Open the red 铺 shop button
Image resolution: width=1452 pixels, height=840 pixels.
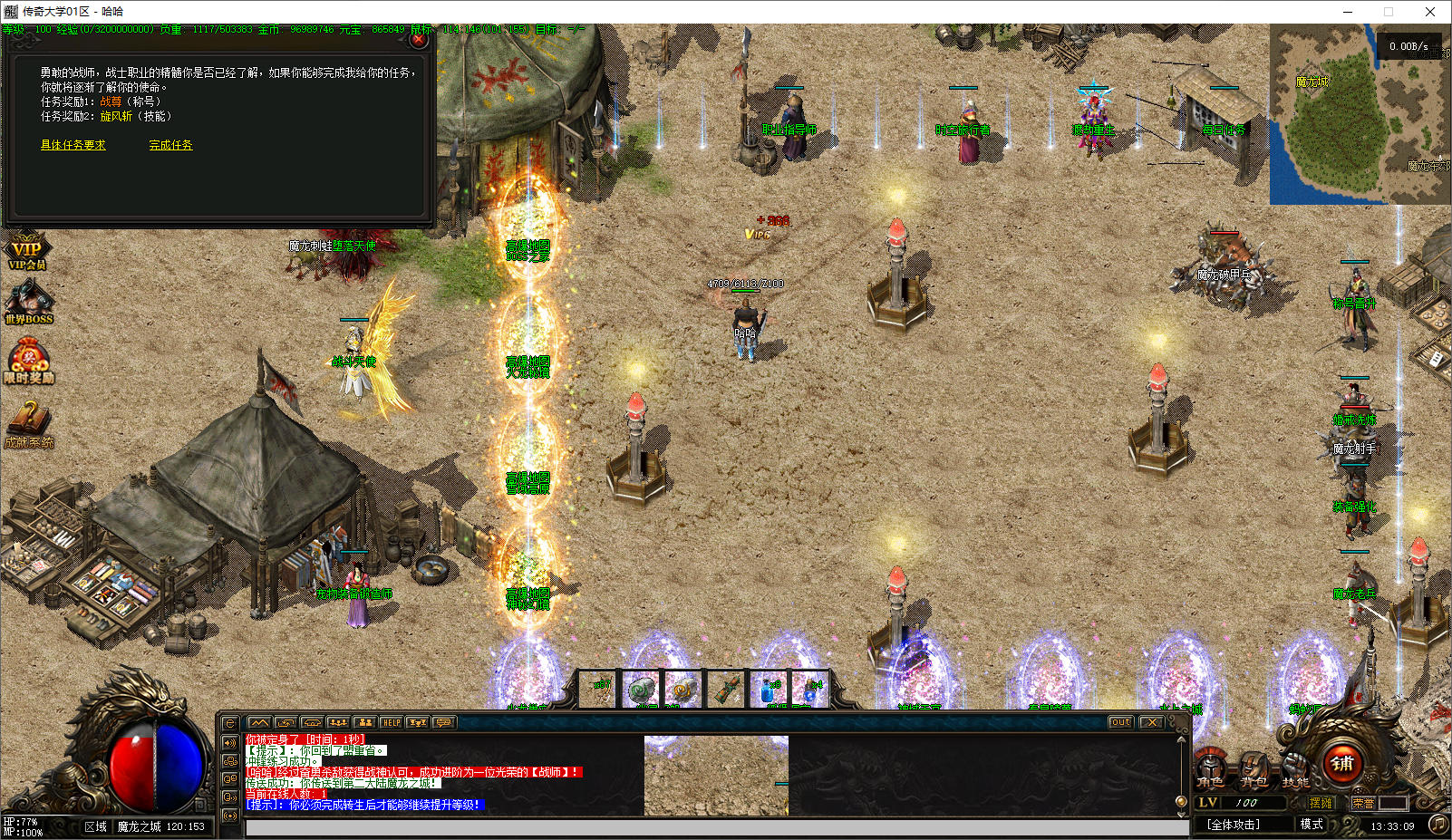(x=1342, y=763)
